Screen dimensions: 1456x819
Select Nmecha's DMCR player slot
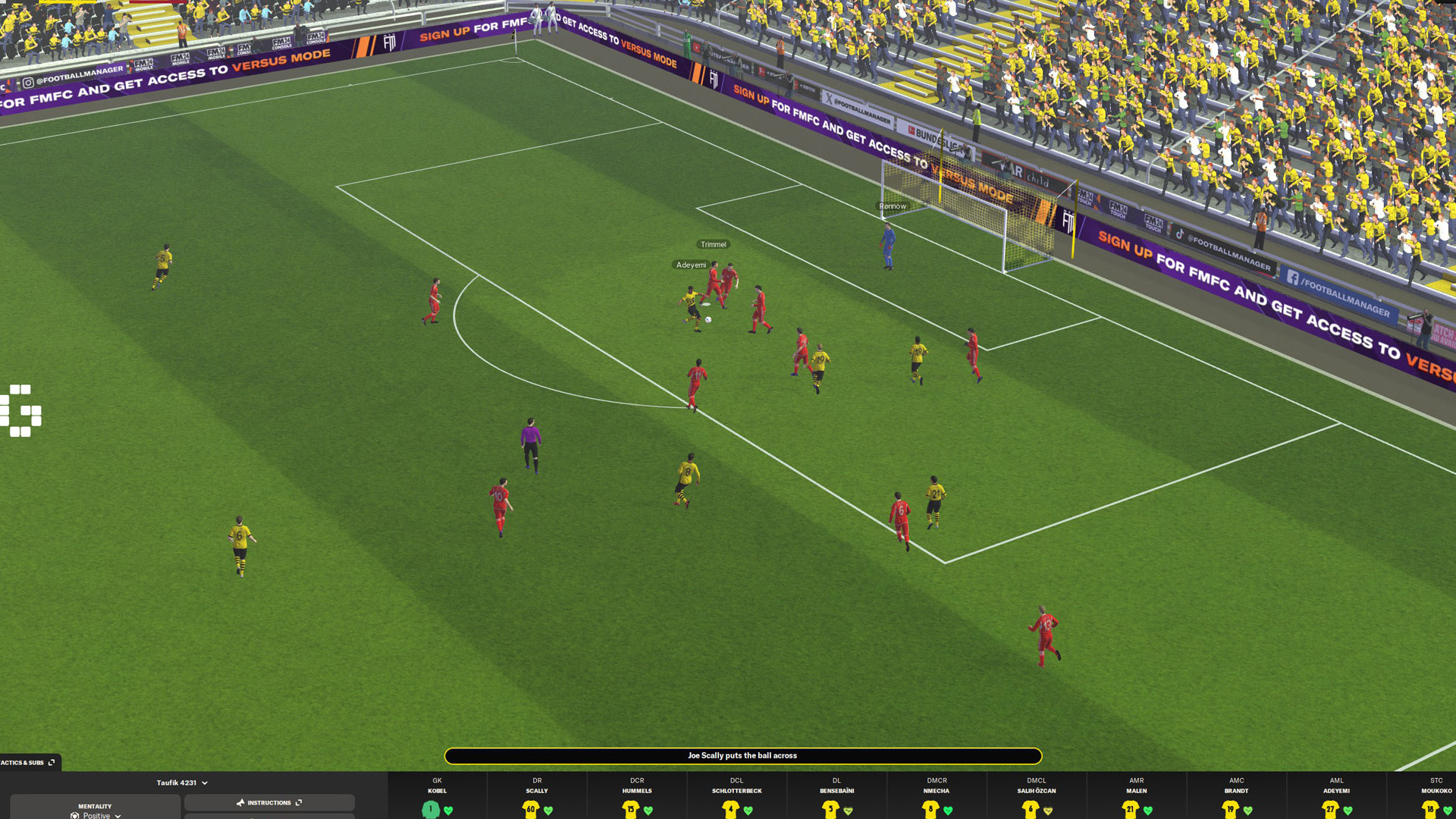[937, 795]
